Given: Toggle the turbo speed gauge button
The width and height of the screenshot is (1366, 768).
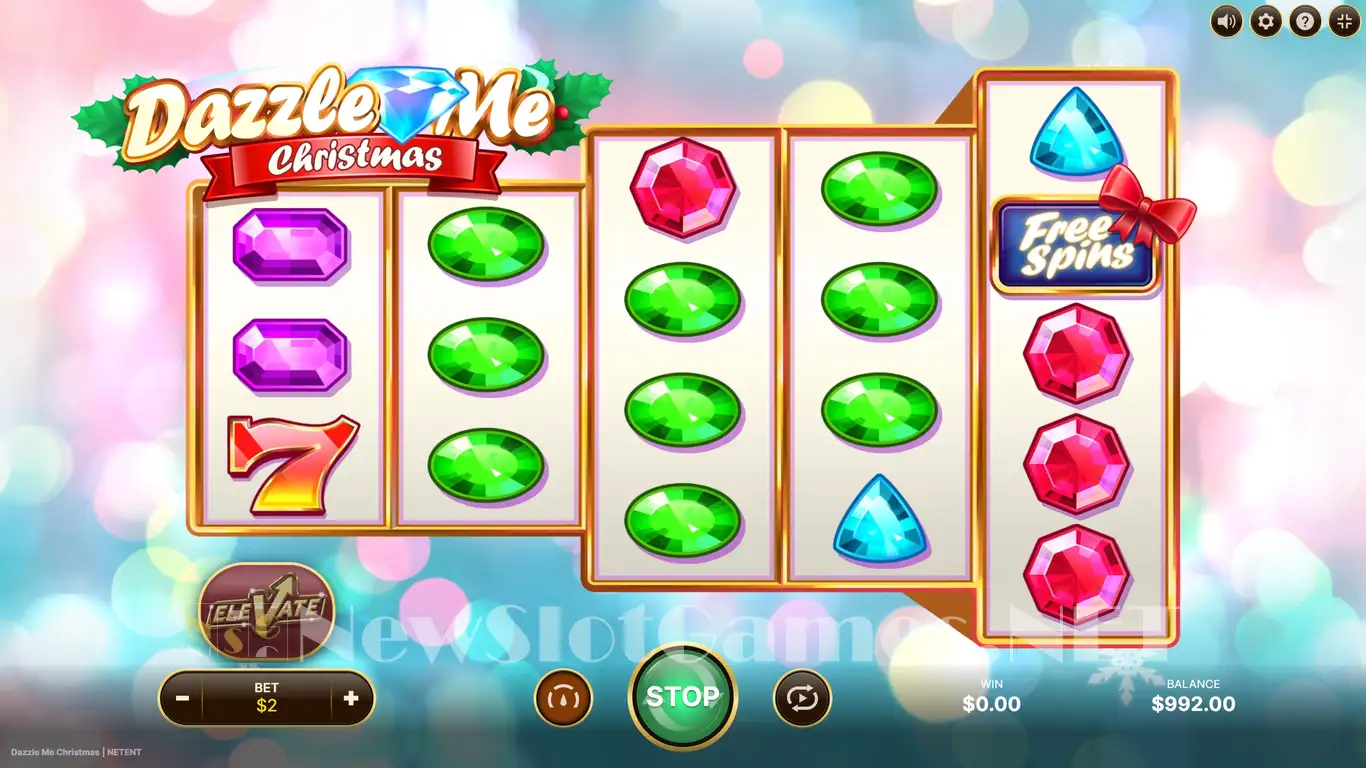Looking at the screenshot, I should coord(564,698).
